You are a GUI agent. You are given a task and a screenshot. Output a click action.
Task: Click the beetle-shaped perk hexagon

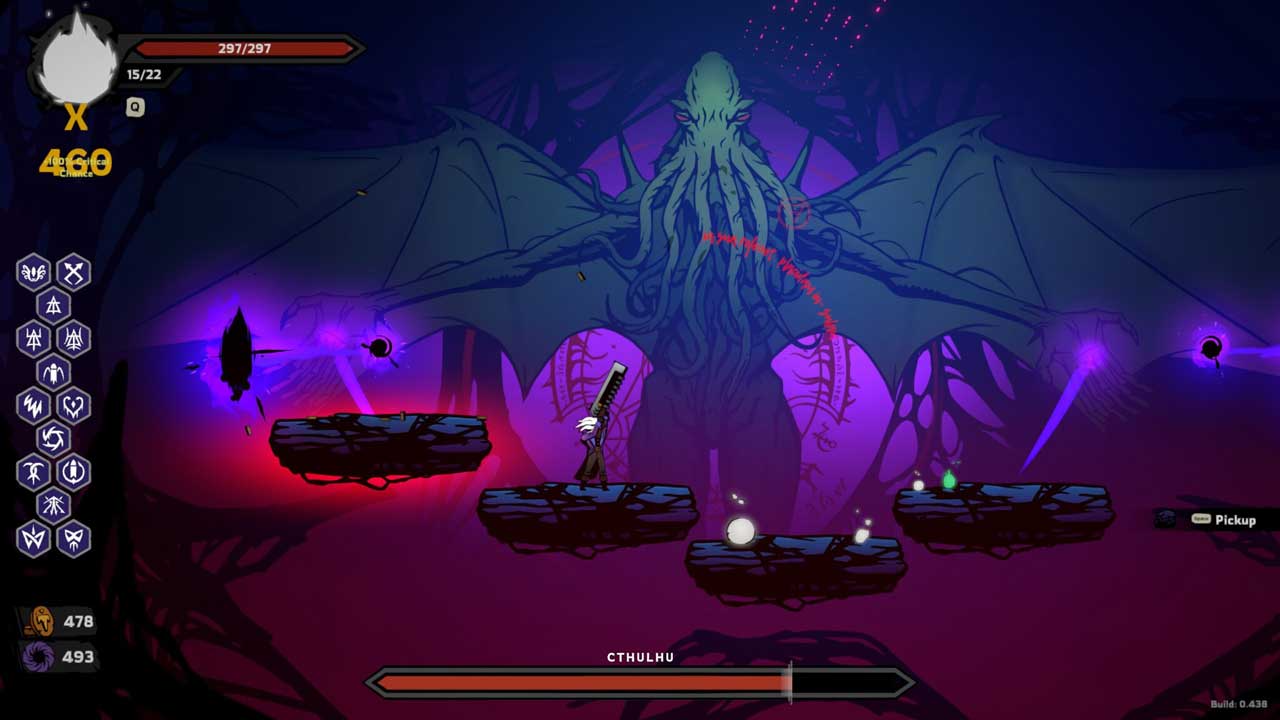[54, 372]
